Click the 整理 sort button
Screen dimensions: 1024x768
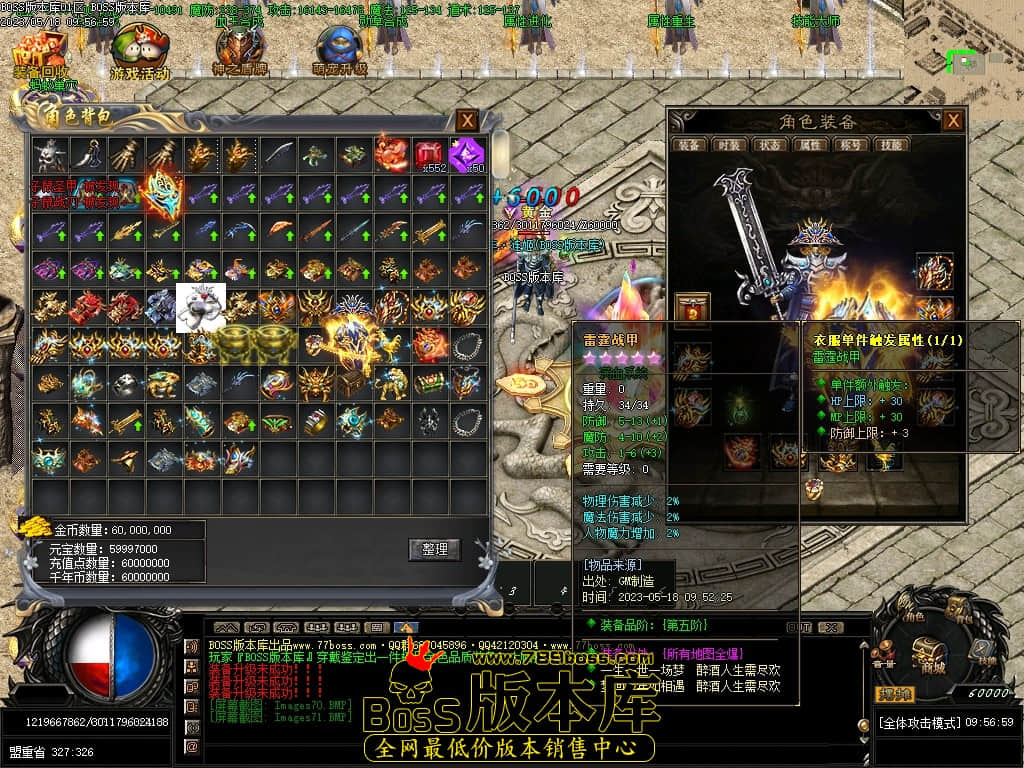click(x=434, y=549)
